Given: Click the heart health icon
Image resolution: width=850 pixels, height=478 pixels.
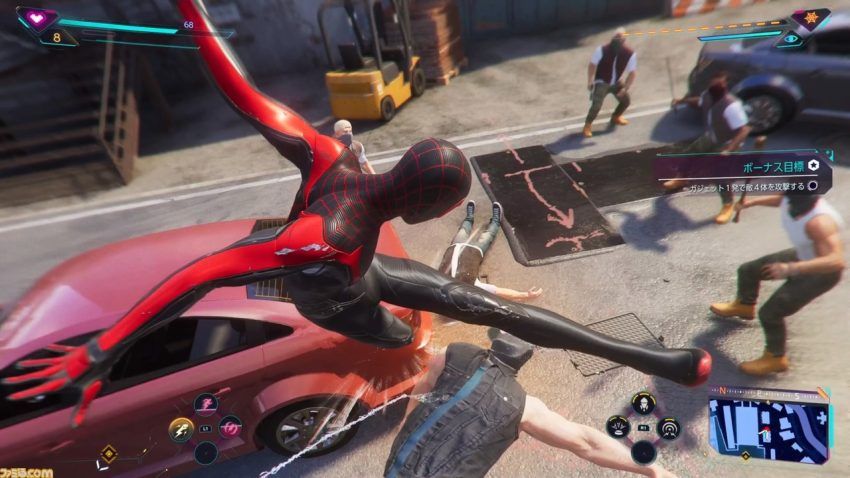Looking at the screenshot, I should click(37, 18).
